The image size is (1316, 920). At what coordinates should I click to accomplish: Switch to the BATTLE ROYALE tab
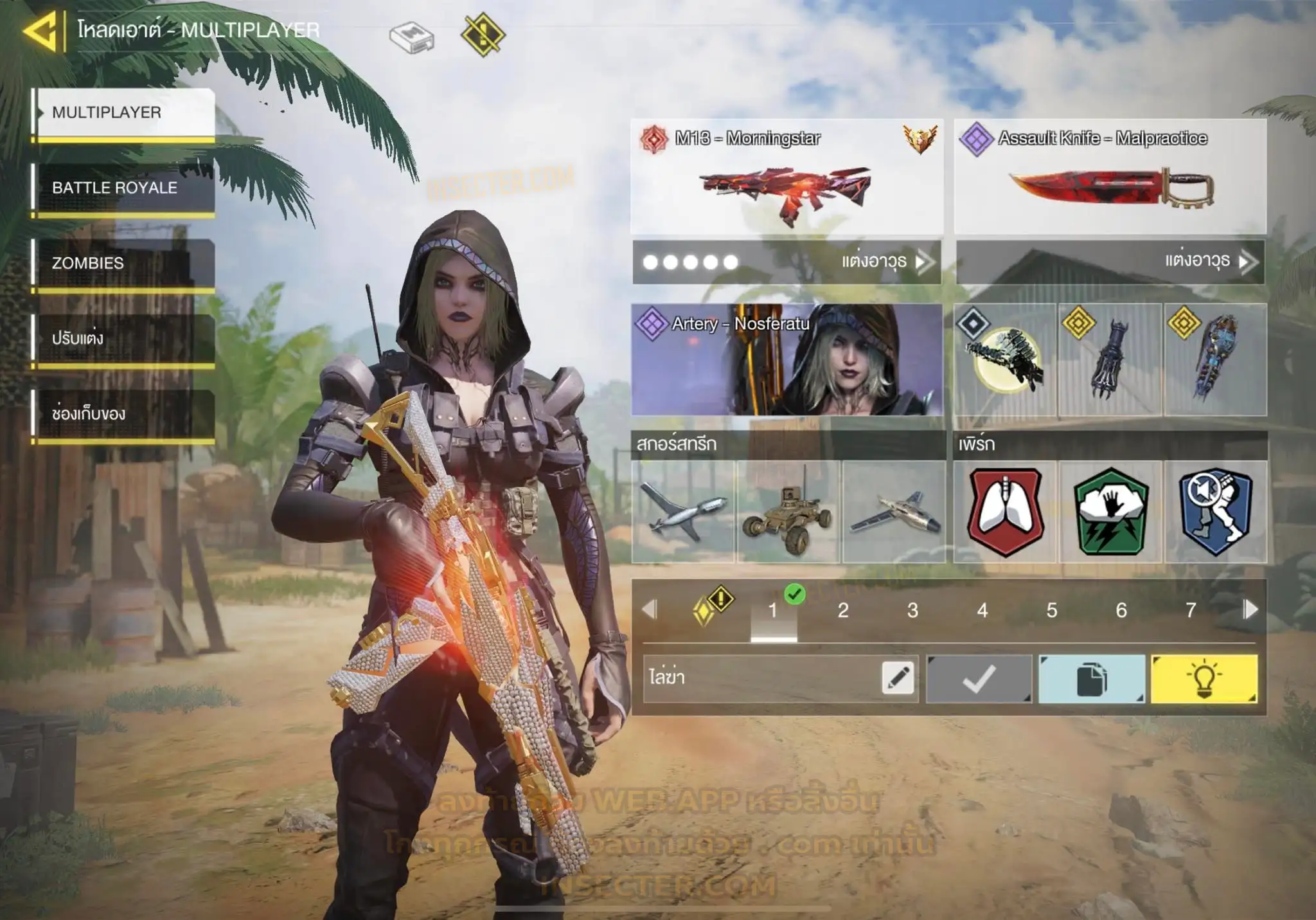tap(124, 188)
